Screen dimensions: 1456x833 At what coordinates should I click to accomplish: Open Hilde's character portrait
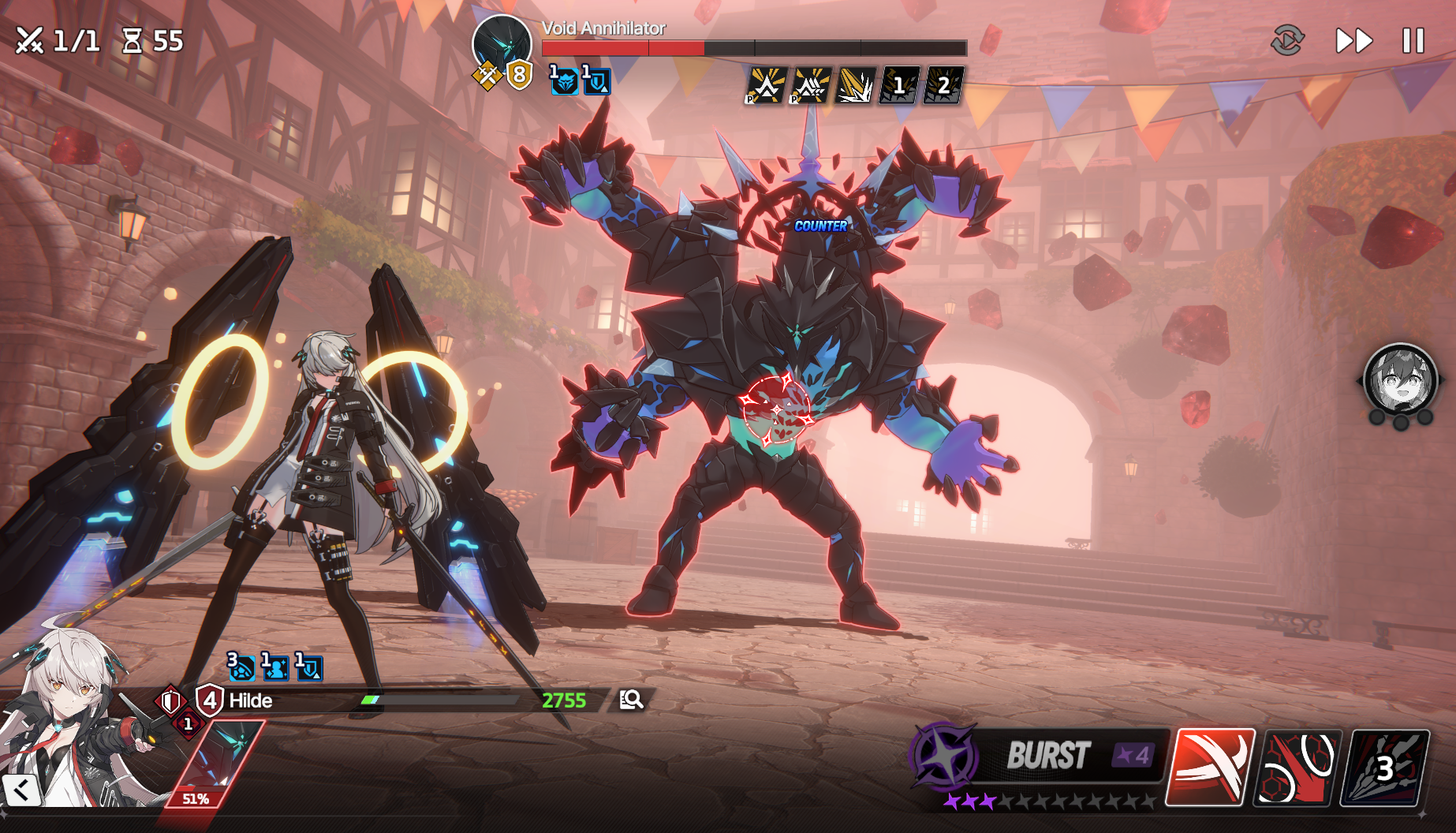tap(67, 726)
